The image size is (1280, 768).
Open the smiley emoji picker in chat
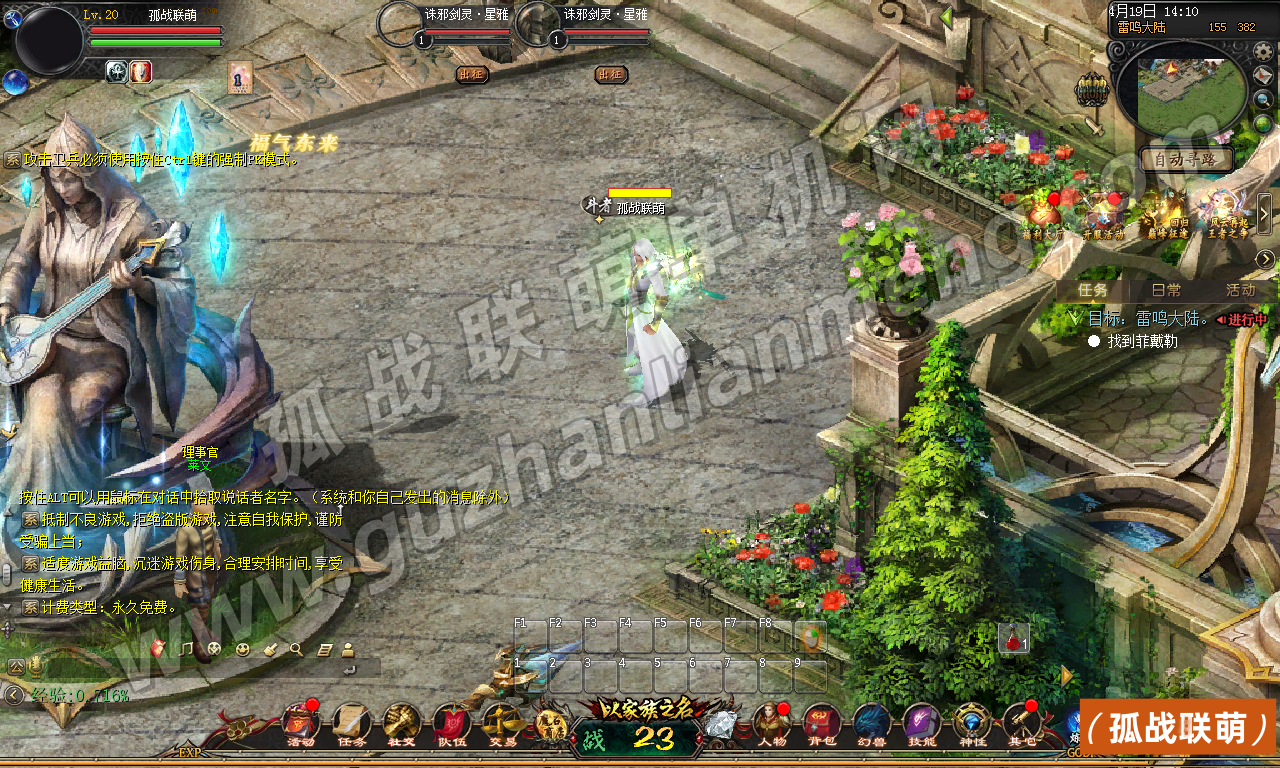(x=242, y=649)
